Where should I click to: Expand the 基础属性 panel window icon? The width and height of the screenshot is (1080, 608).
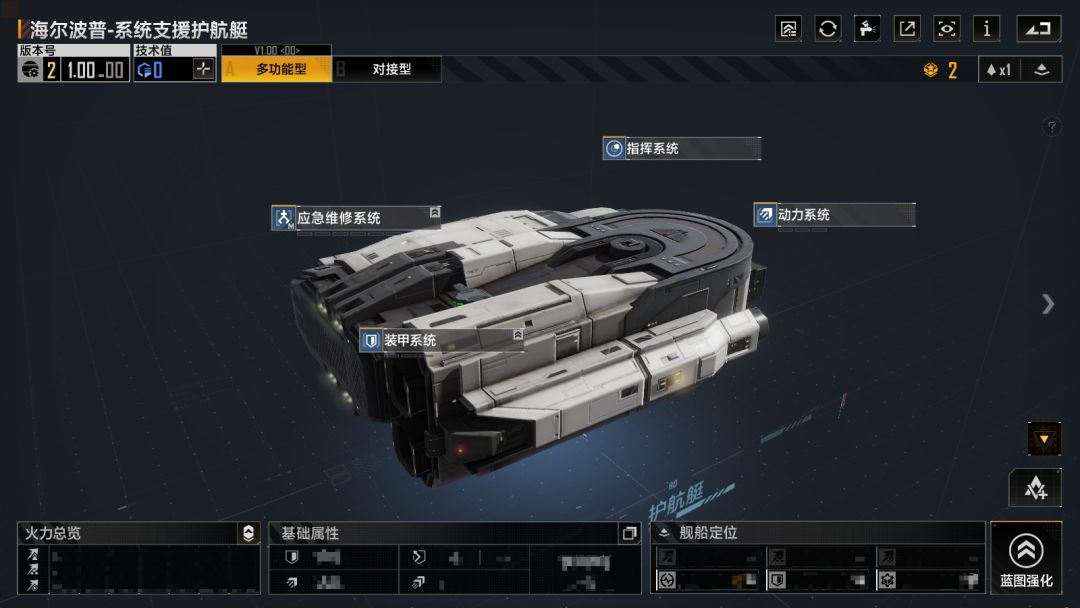pos(629,534)
